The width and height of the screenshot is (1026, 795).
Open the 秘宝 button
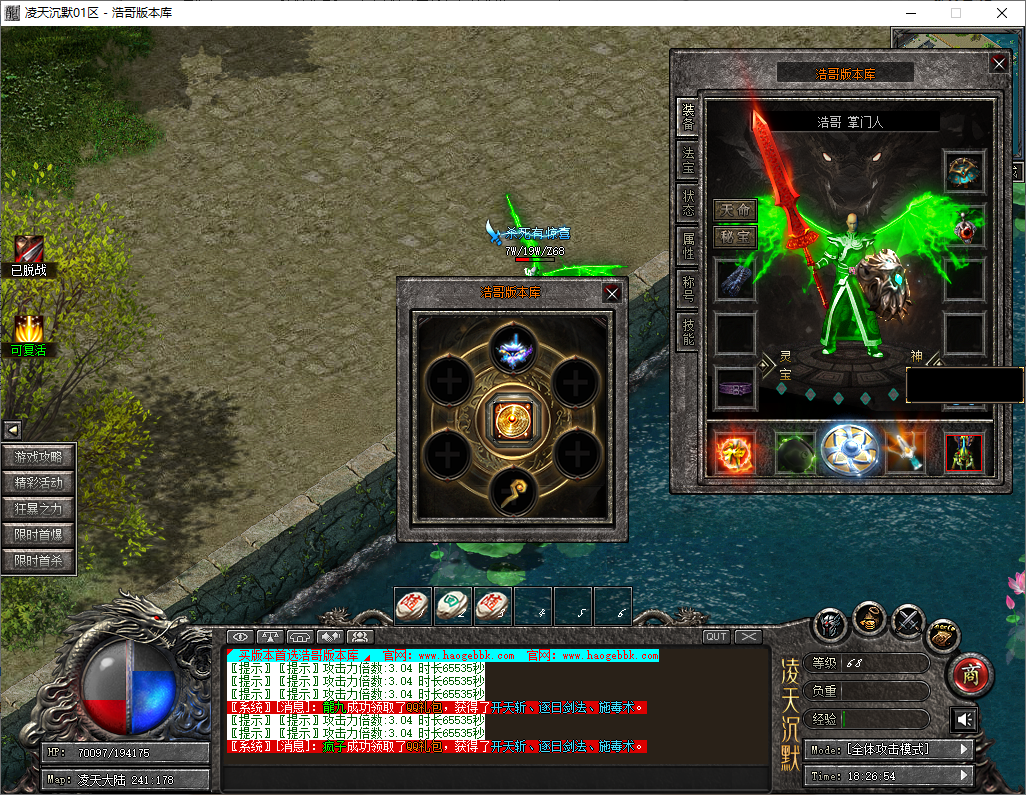(x=735, y=237)
